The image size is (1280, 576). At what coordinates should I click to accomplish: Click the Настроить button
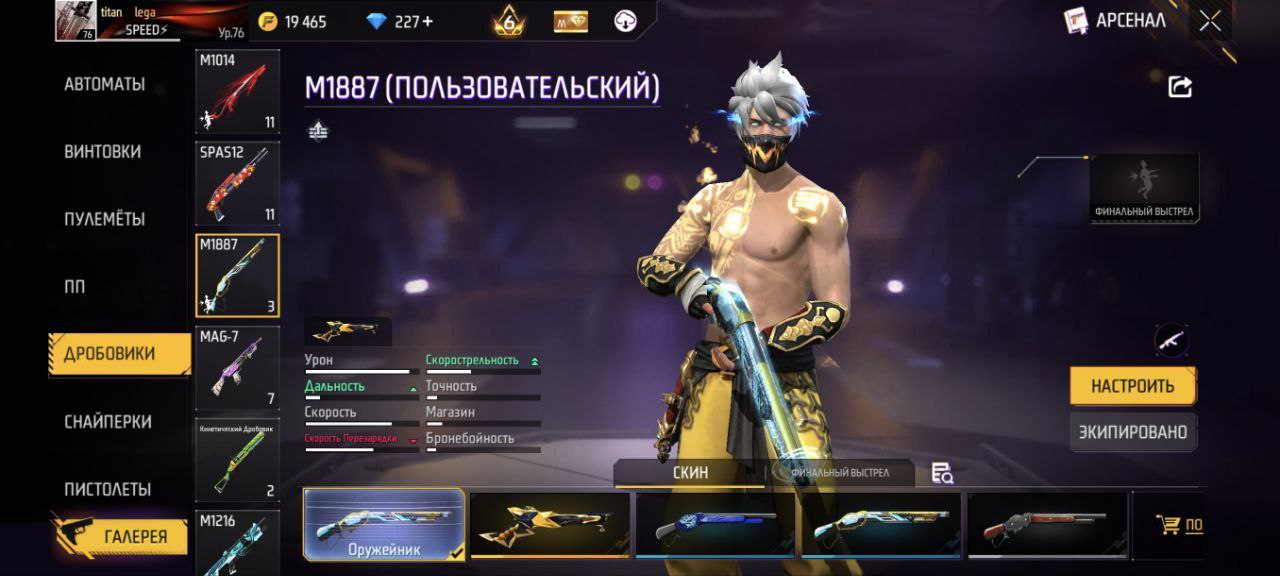point(1132,386)
